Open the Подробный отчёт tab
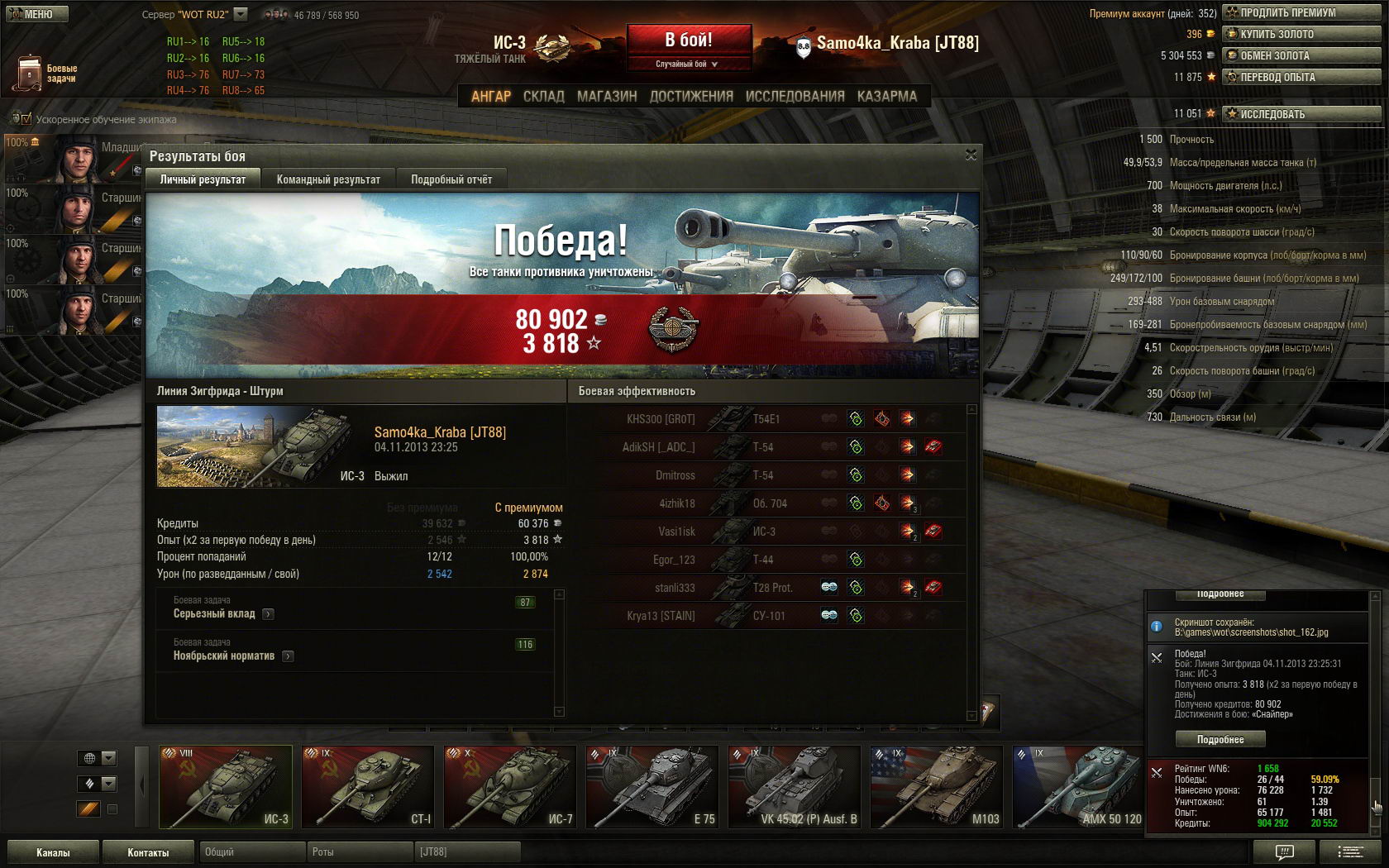This screenshot has height=868, width=1389. [x=451, y=179]
